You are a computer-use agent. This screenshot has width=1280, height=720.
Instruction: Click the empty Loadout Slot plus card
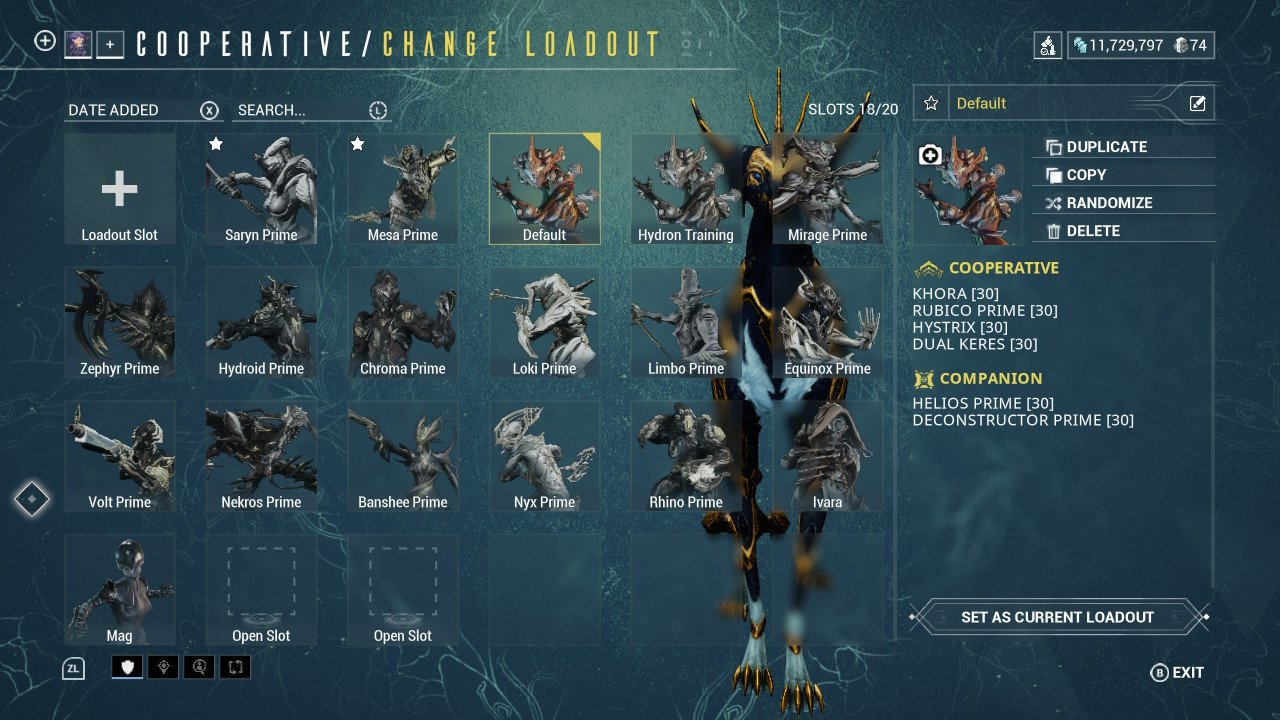coord(120,188)
